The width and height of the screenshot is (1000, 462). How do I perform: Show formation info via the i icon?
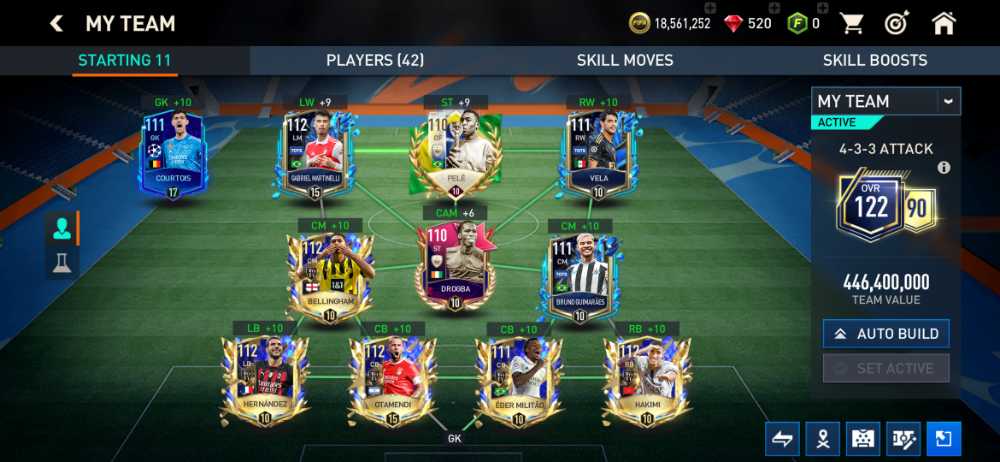point(943,168)
